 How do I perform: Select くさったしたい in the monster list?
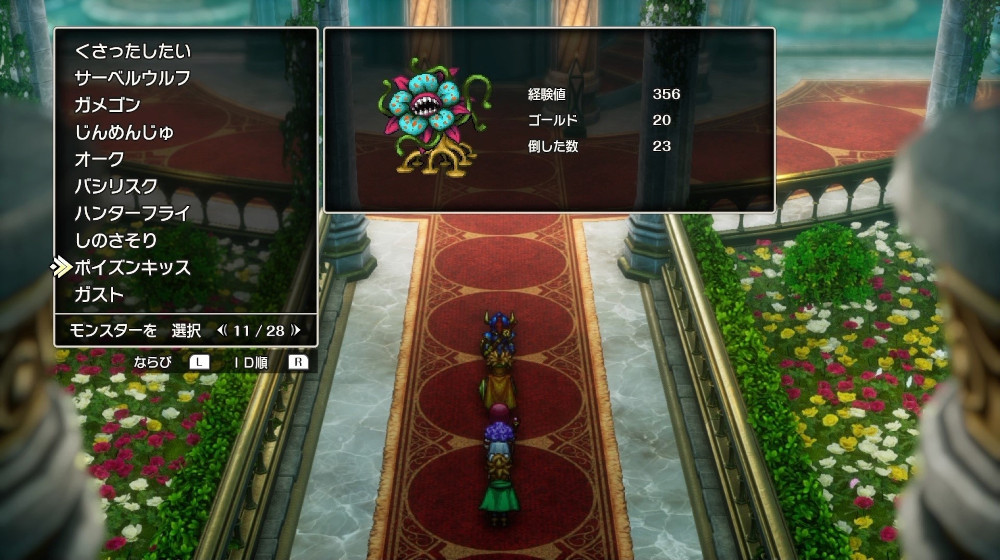point(132,51)
